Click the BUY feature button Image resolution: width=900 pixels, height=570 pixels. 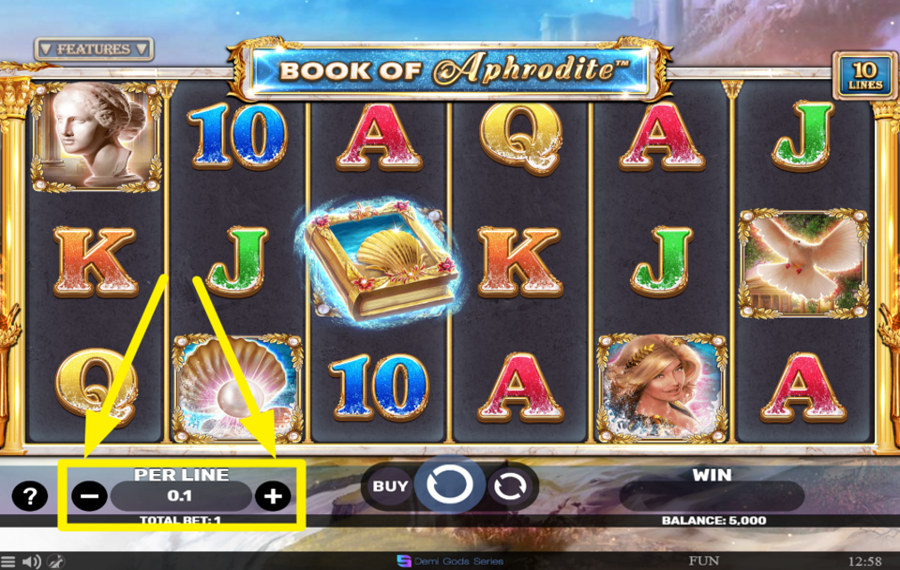click(x=391, y=487)
